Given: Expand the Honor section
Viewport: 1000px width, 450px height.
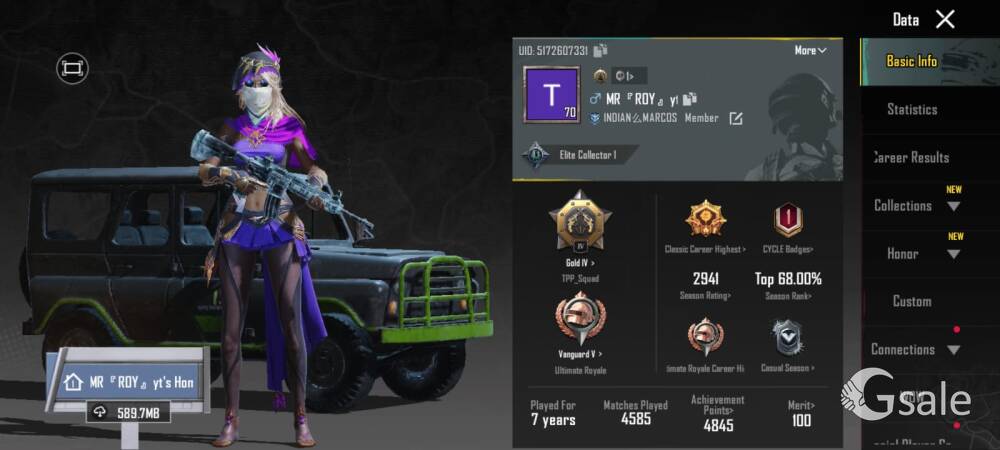Looking at the screenshot, I should click(915, 253).
